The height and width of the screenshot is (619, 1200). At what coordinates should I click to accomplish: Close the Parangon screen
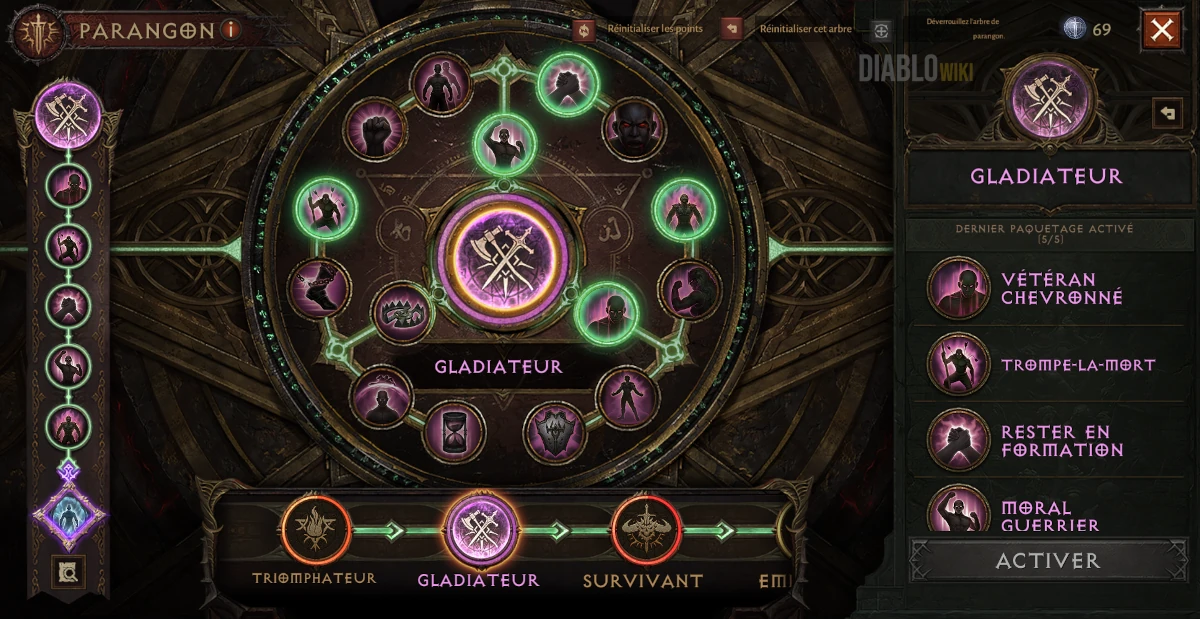coord(1161,31)
